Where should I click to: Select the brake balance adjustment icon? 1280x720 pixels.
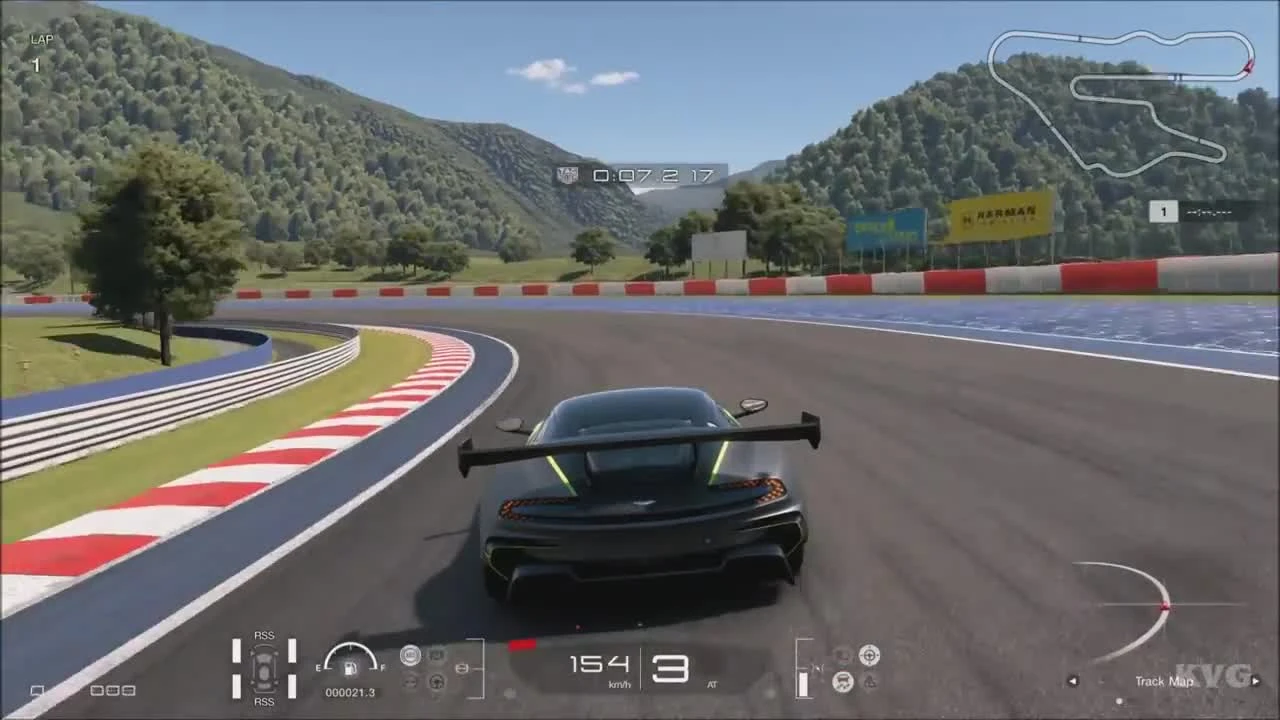(462, 668)
